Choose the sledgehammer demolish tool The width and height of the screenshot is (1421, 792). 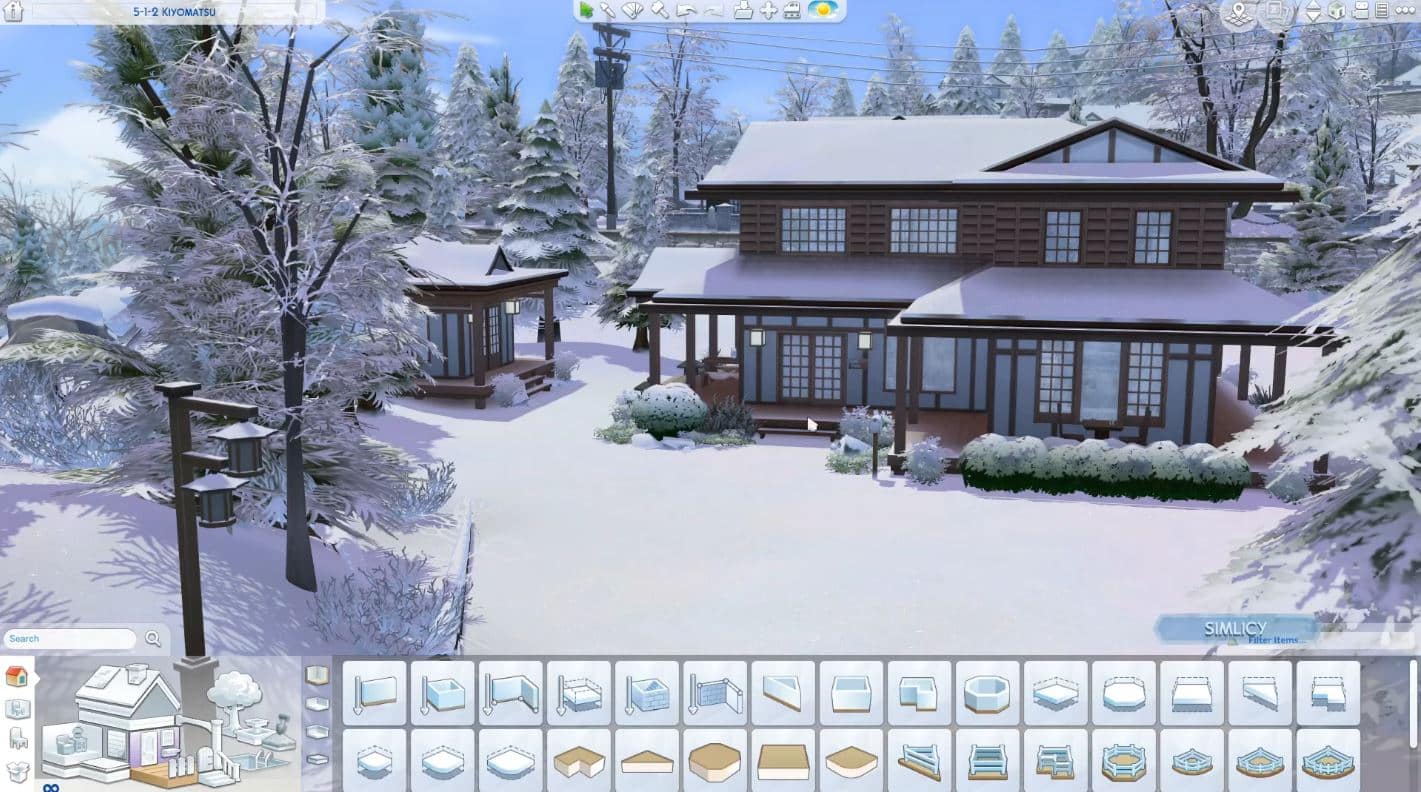660,10
